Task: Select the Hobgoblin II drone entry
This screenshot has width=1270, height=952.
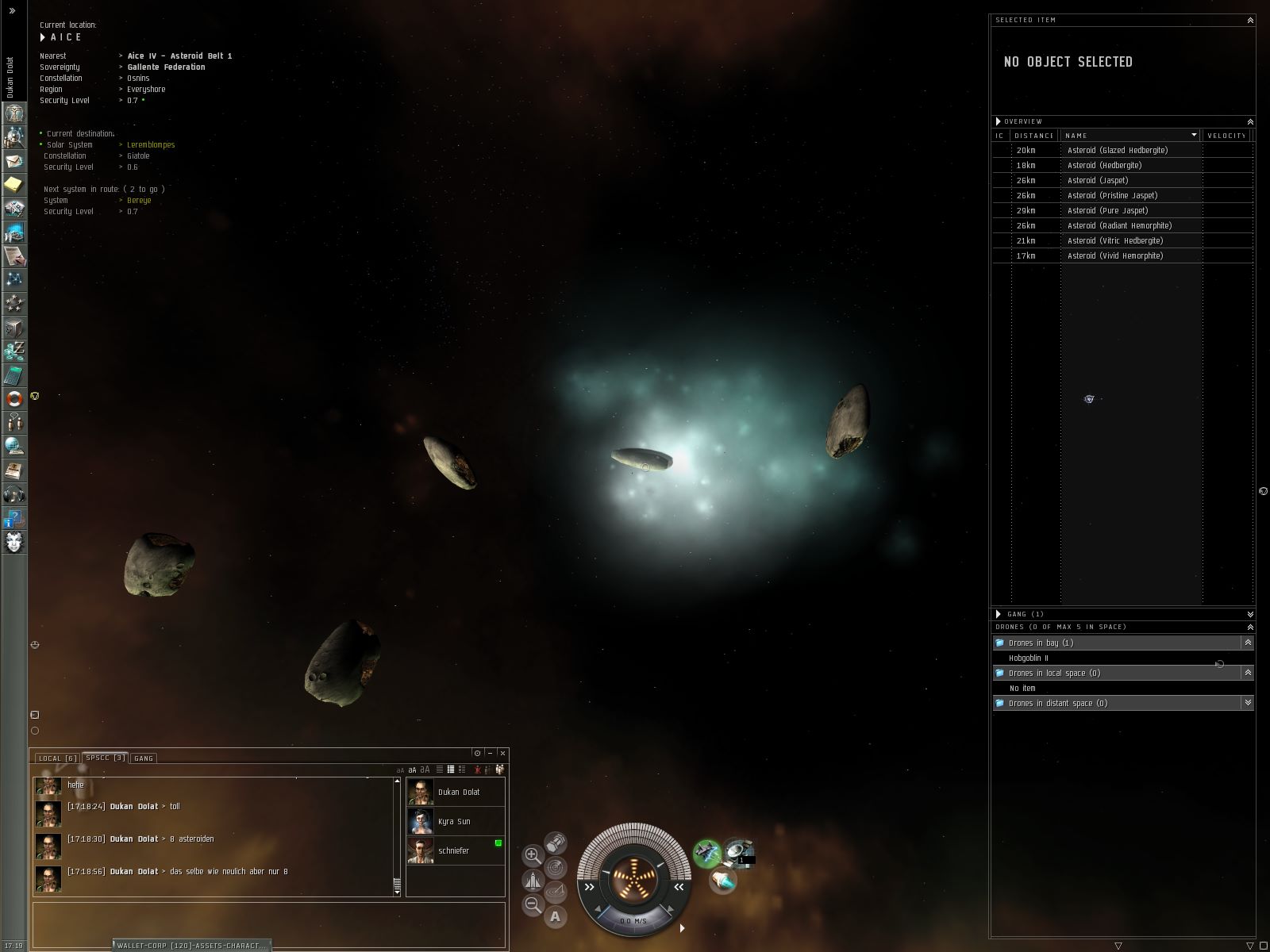Action: [1029, 658]
